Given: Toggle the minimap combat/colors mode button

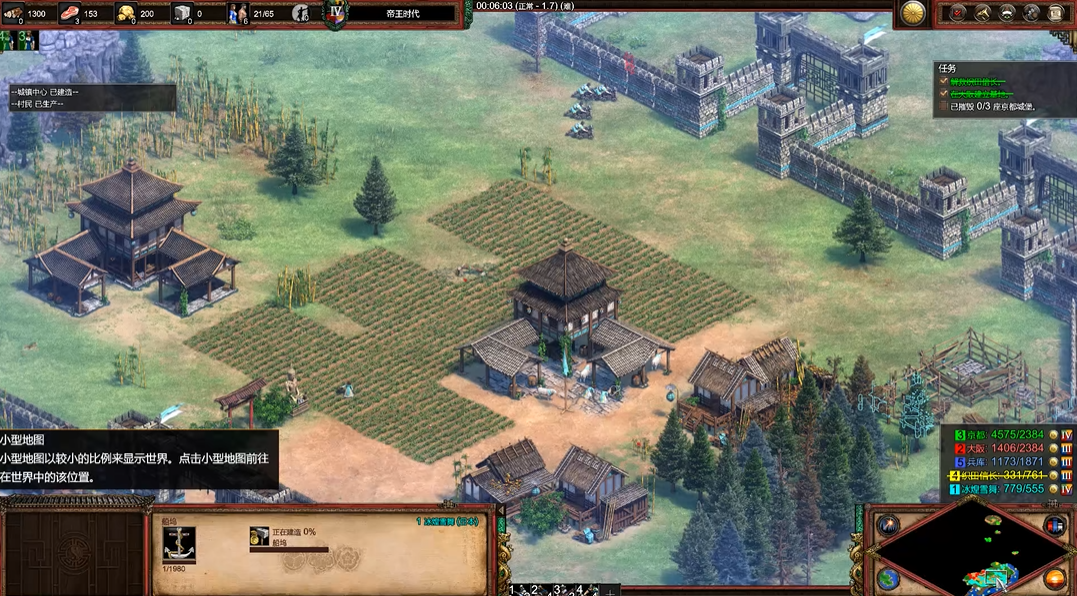Looking at the screenshot, I should (1054, 525).
